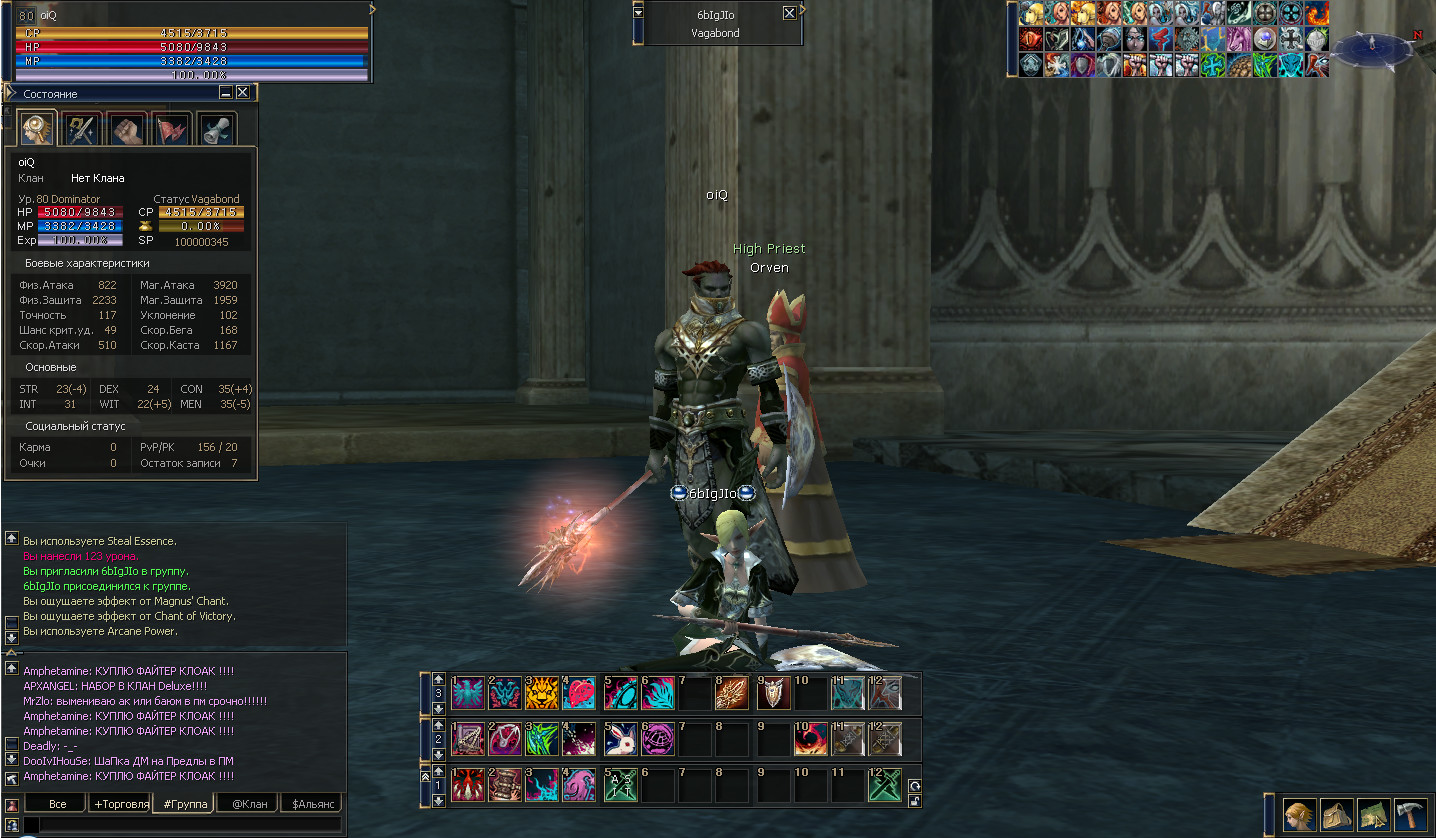Open the character menu with blonde head icon
The image size is (1436, 838).
[x=1300, y=814]
